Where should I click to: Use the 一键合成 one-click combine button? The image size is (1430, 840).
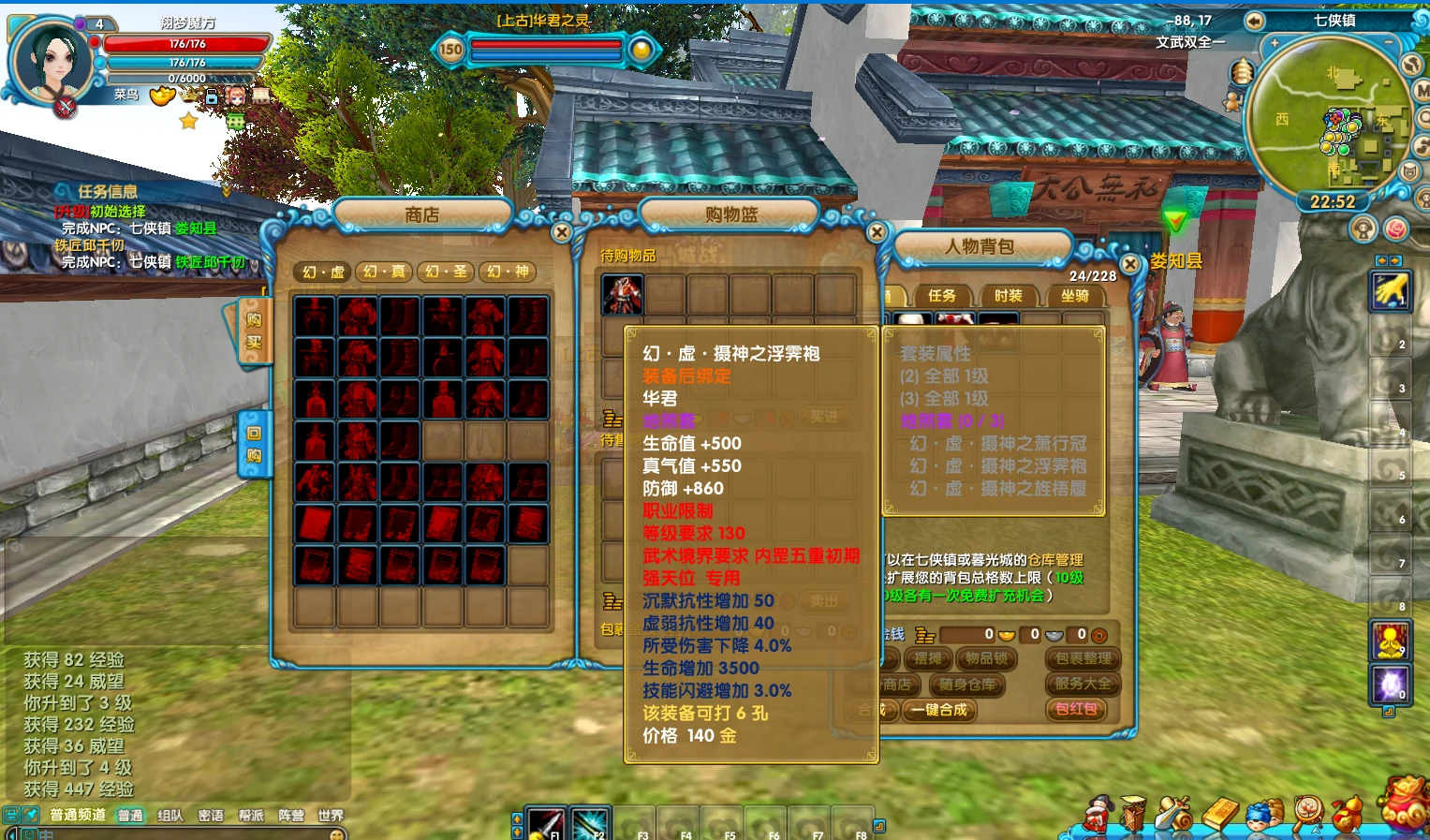pos(939,710)
